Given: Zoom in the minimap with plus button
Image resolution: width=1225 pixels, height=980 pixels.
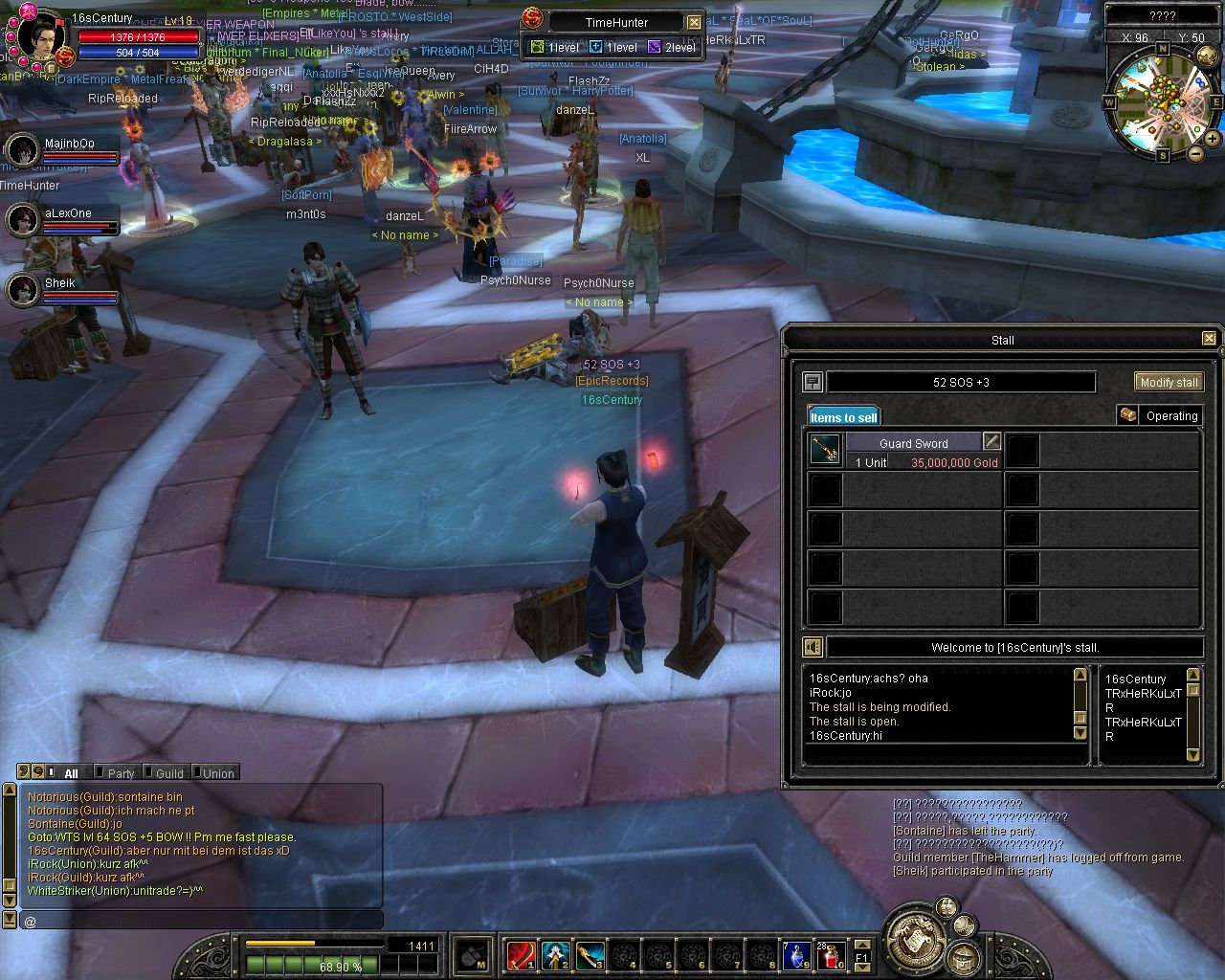Looking at the screenshot, I should [x=1213, y=139].
